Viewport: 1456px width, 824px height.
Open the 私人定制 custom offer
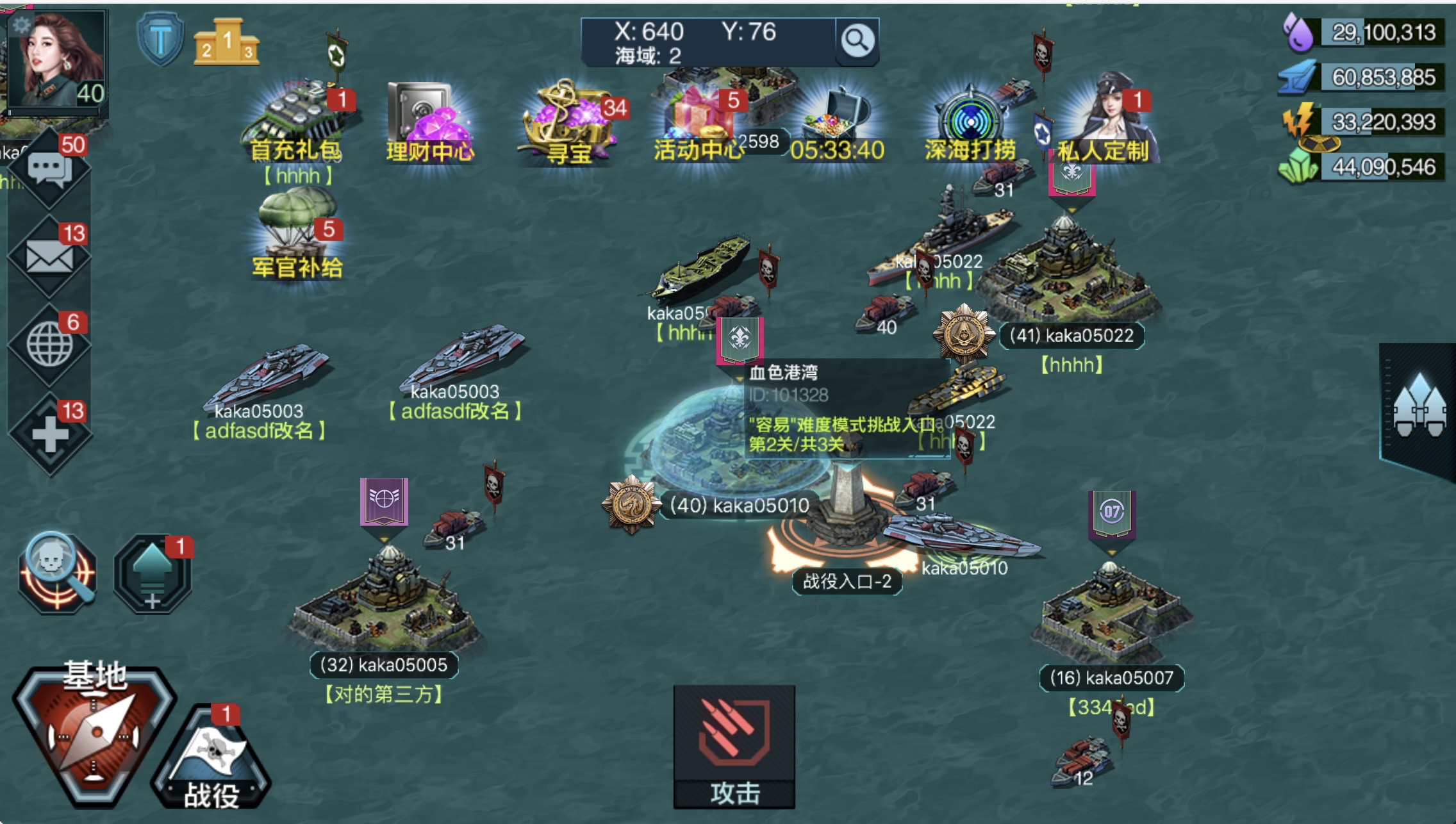1104,122
